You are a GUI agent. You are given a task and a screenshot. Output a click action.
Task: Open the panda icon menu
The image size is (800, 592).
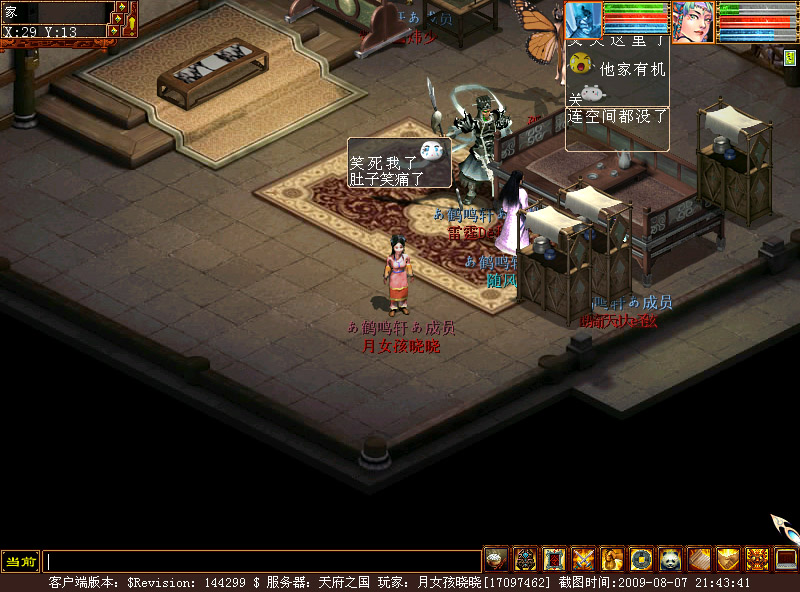click(x=670, y=560)
